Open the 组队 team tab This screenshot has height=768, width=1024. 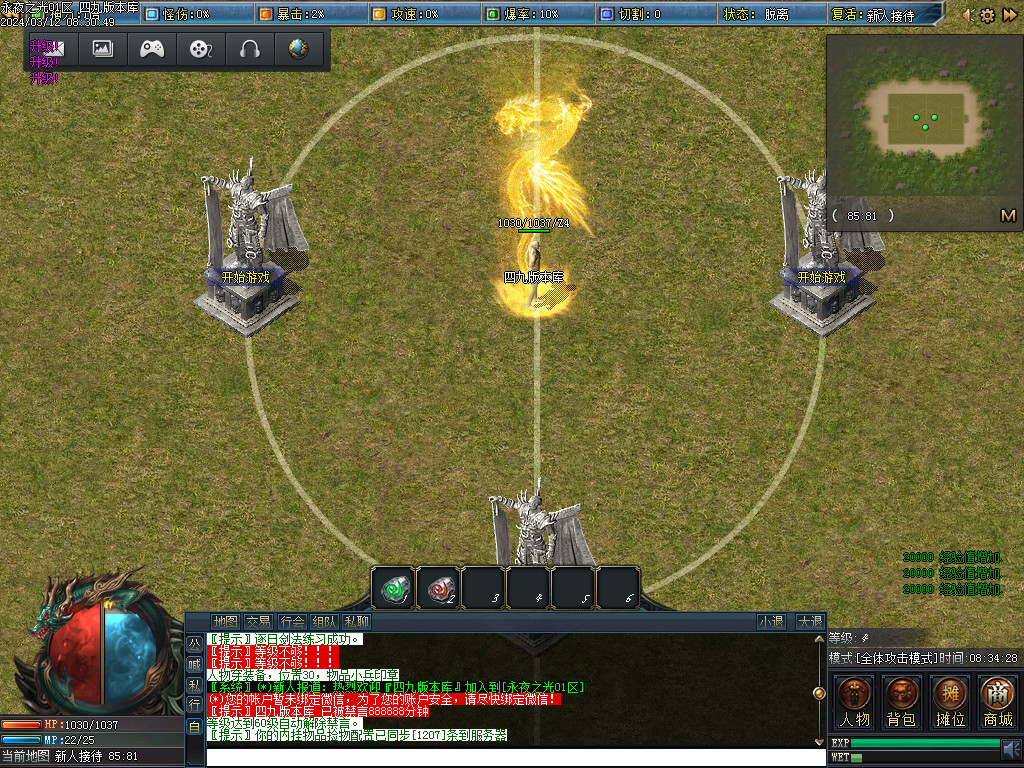click(x=324, y=621)
